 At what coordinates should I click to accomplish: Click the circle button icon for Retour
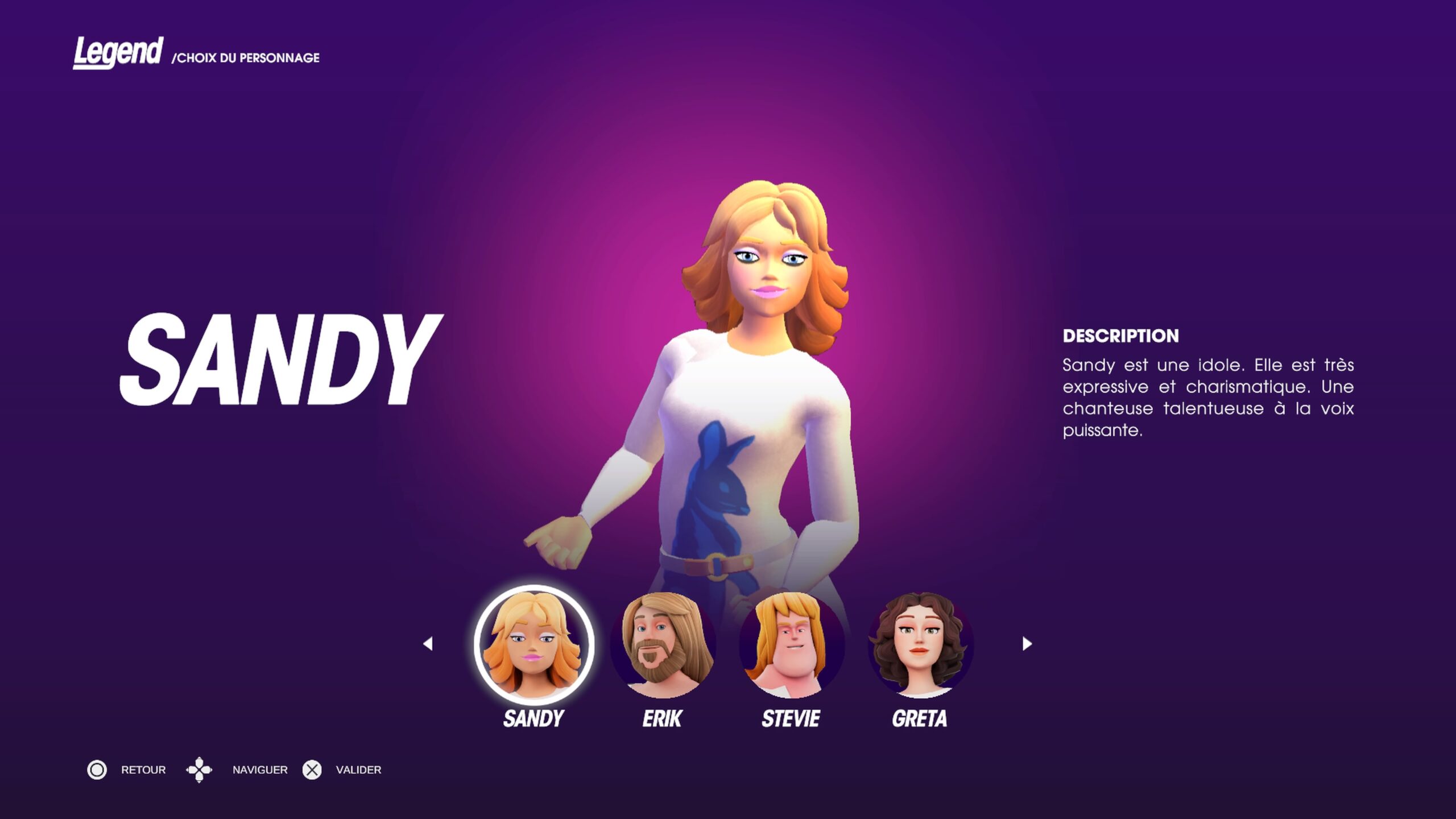[97, 770]
